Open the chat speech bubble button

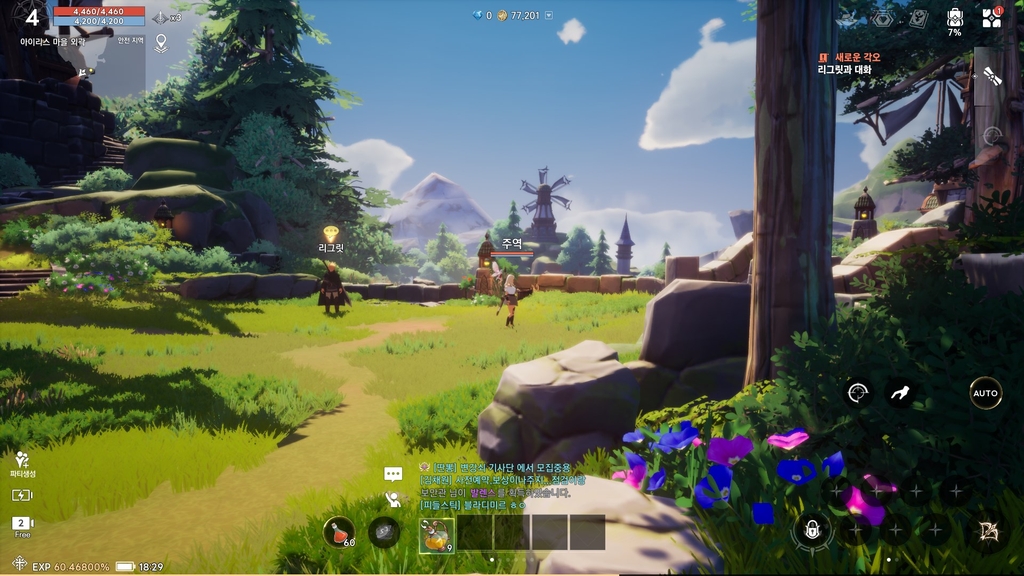(x=393, y=474)
